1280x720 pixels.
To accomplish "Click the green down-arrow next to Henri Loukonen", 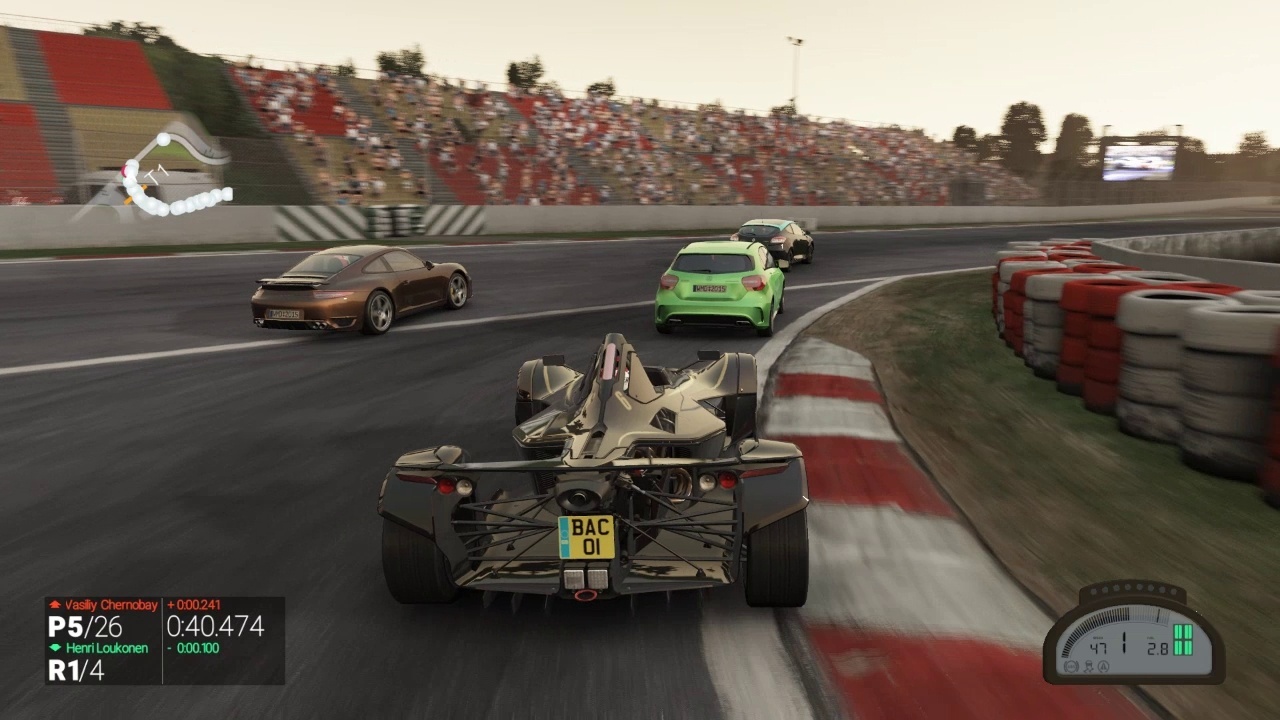I will tap(56, 647).
